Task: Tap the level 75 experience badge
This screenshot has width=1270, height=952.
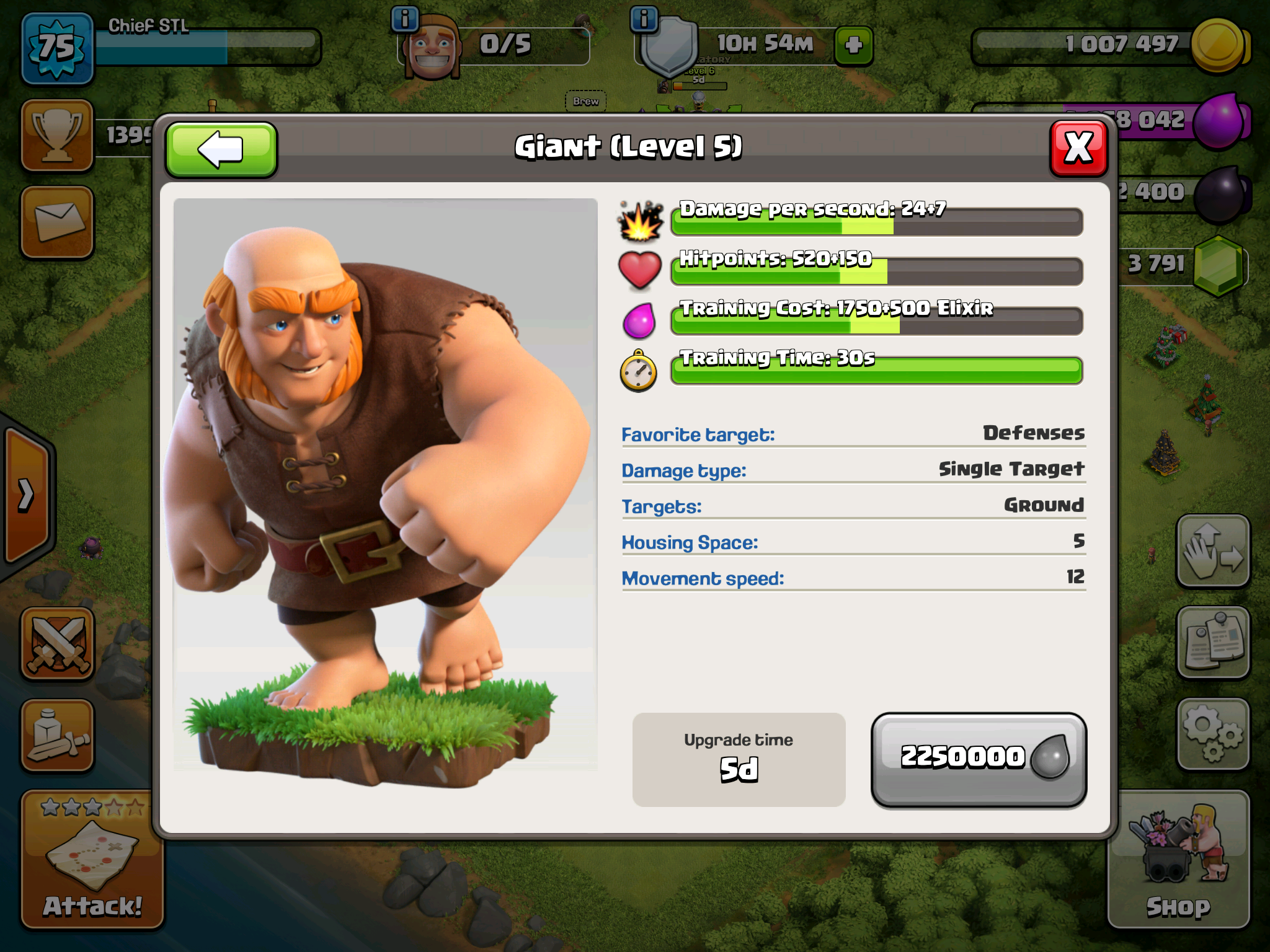Action: (x=57, y=48)
